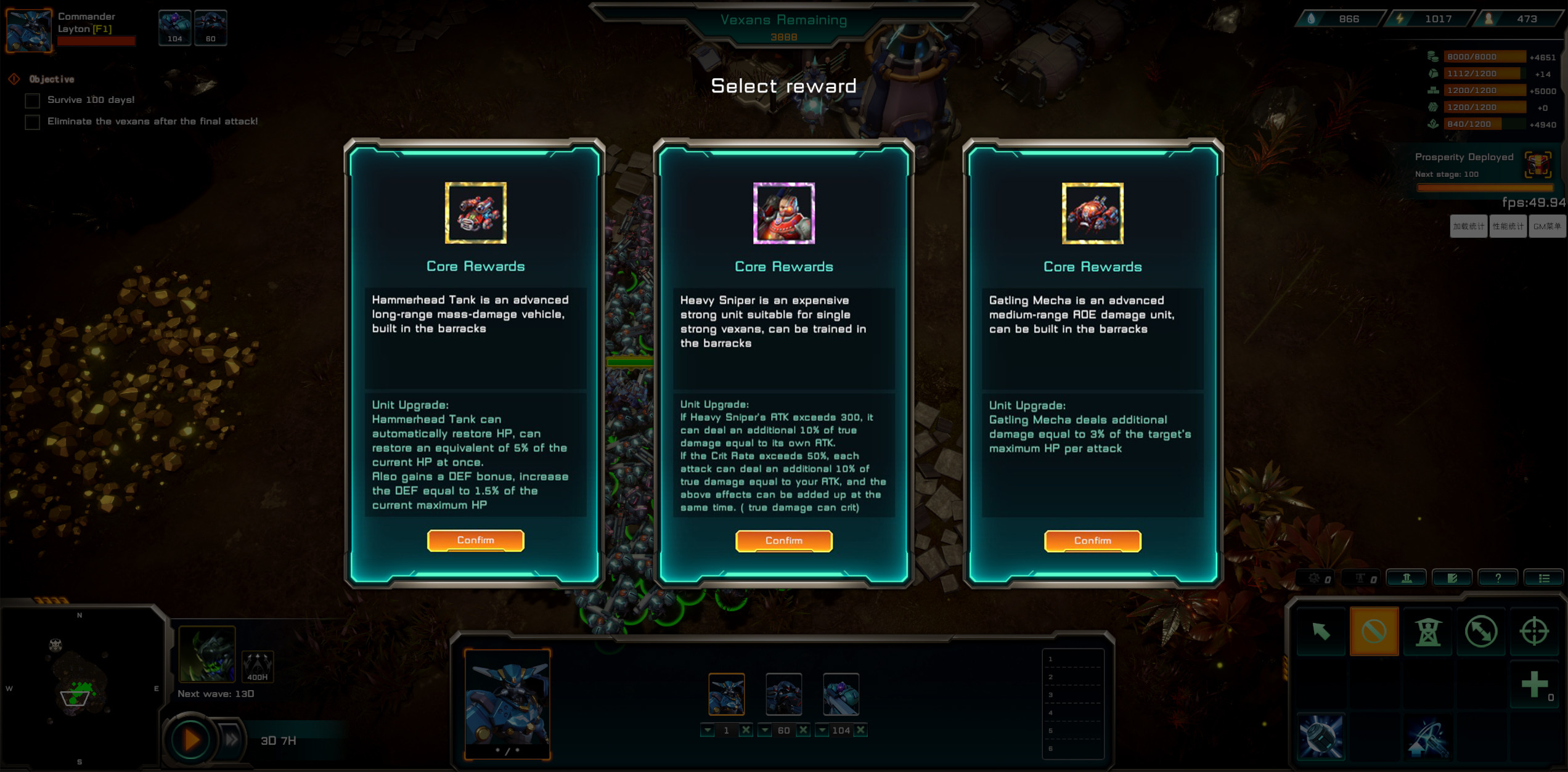1568x772 pixels.
Task: Activate the hold position guard tower command
Action: coord(1428,631)
